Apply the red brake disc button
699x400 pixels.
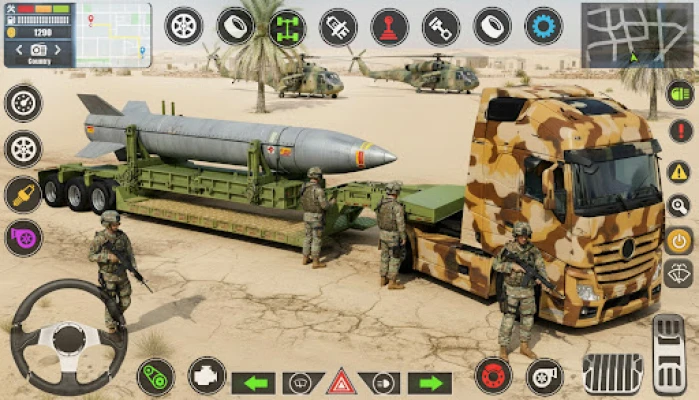[493, 376]
